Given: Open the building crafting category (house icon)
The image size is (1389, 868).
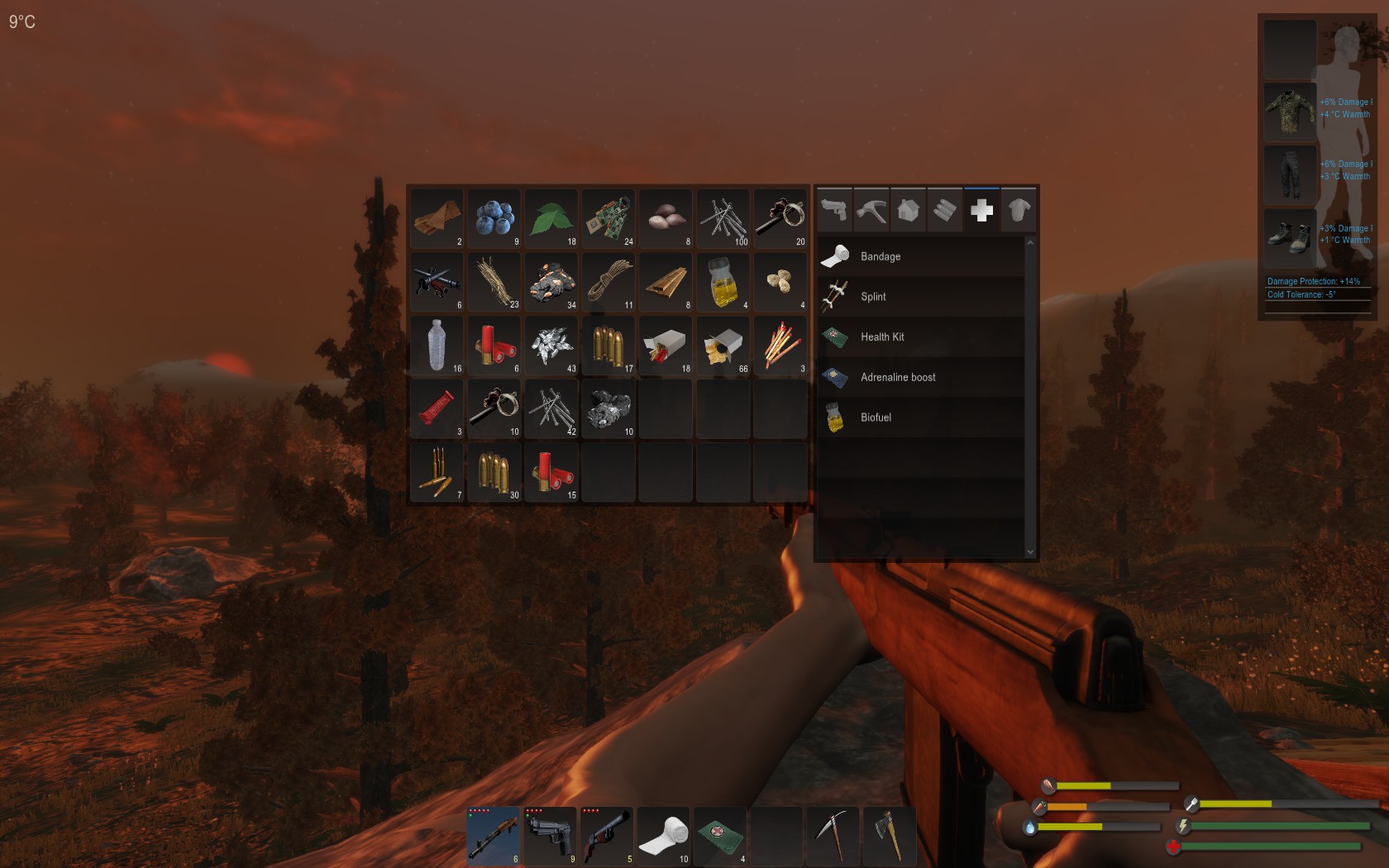Looking at the screenshot, I should pyautogui.click(x=908, y=210).
